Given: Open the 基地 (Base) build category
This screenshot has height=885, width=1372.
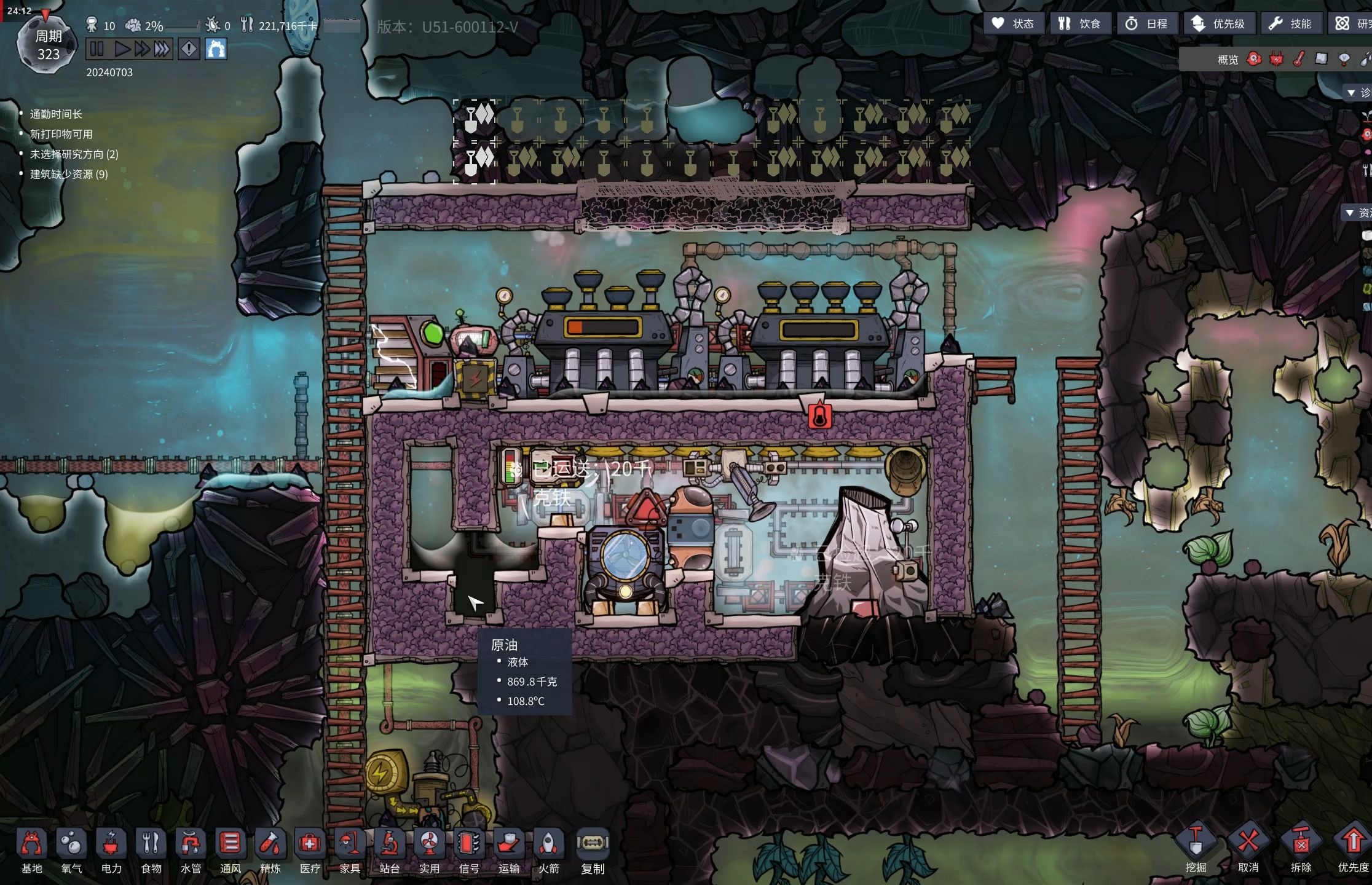Looking at the screenshot, I should [32, 851].
